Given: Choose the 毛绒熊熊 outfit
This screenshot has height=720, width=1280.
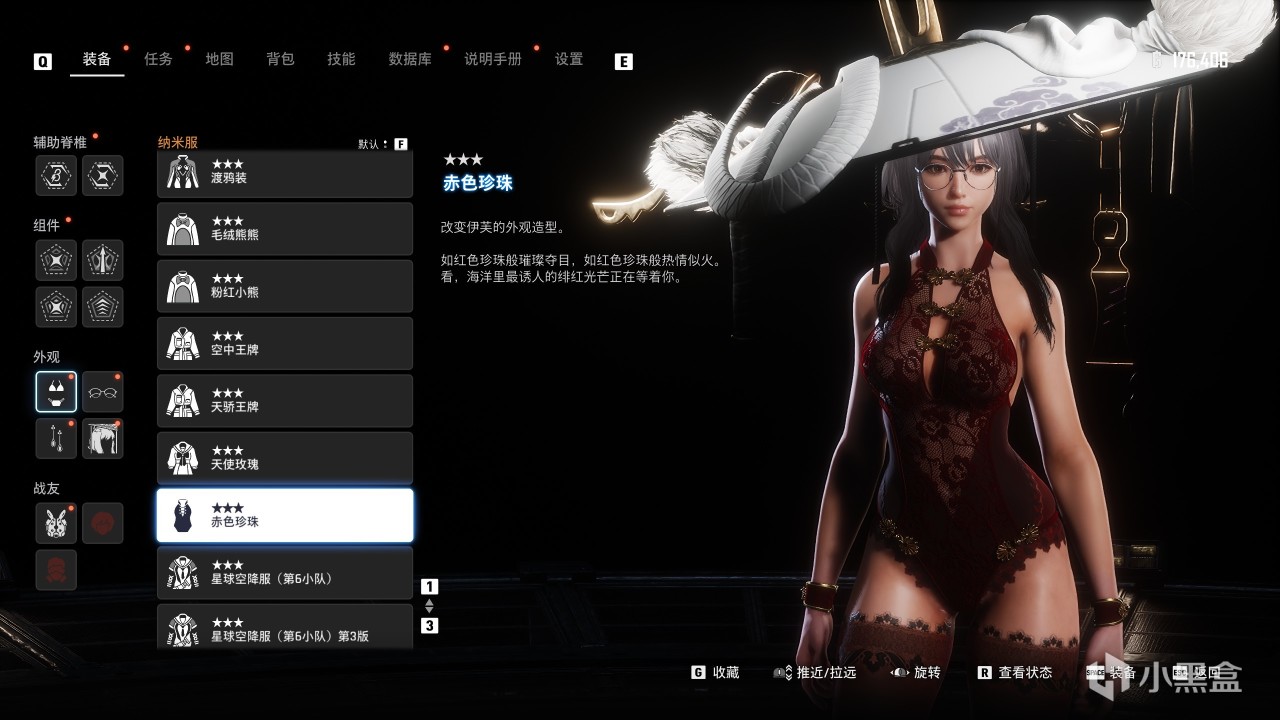Looking at the screenshot, I should click(285, 228).
